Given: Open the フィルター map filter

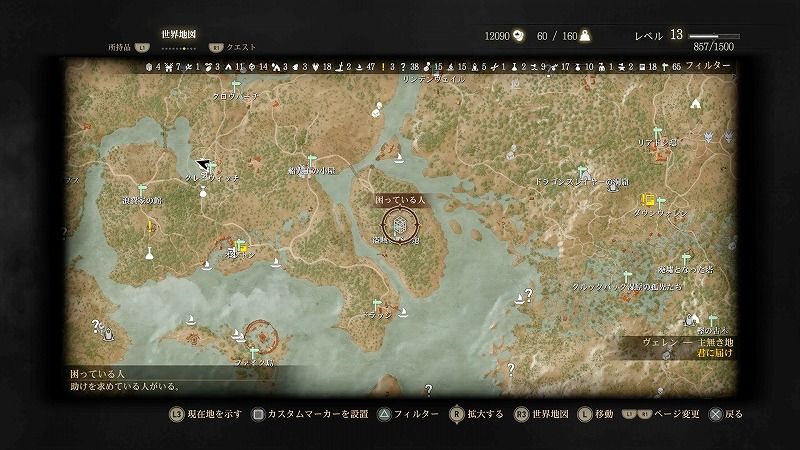Looking at the screenshot, I should click(x=708, y=65).
